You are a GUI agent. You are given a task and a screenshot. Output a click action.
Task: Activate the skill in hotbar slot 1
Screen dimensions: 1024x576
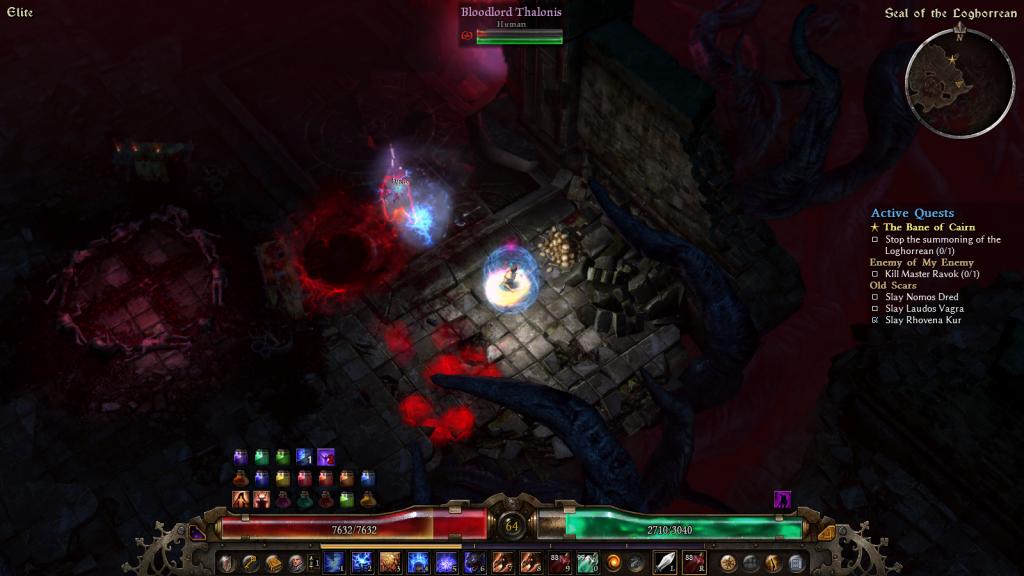tap(333, 562)
